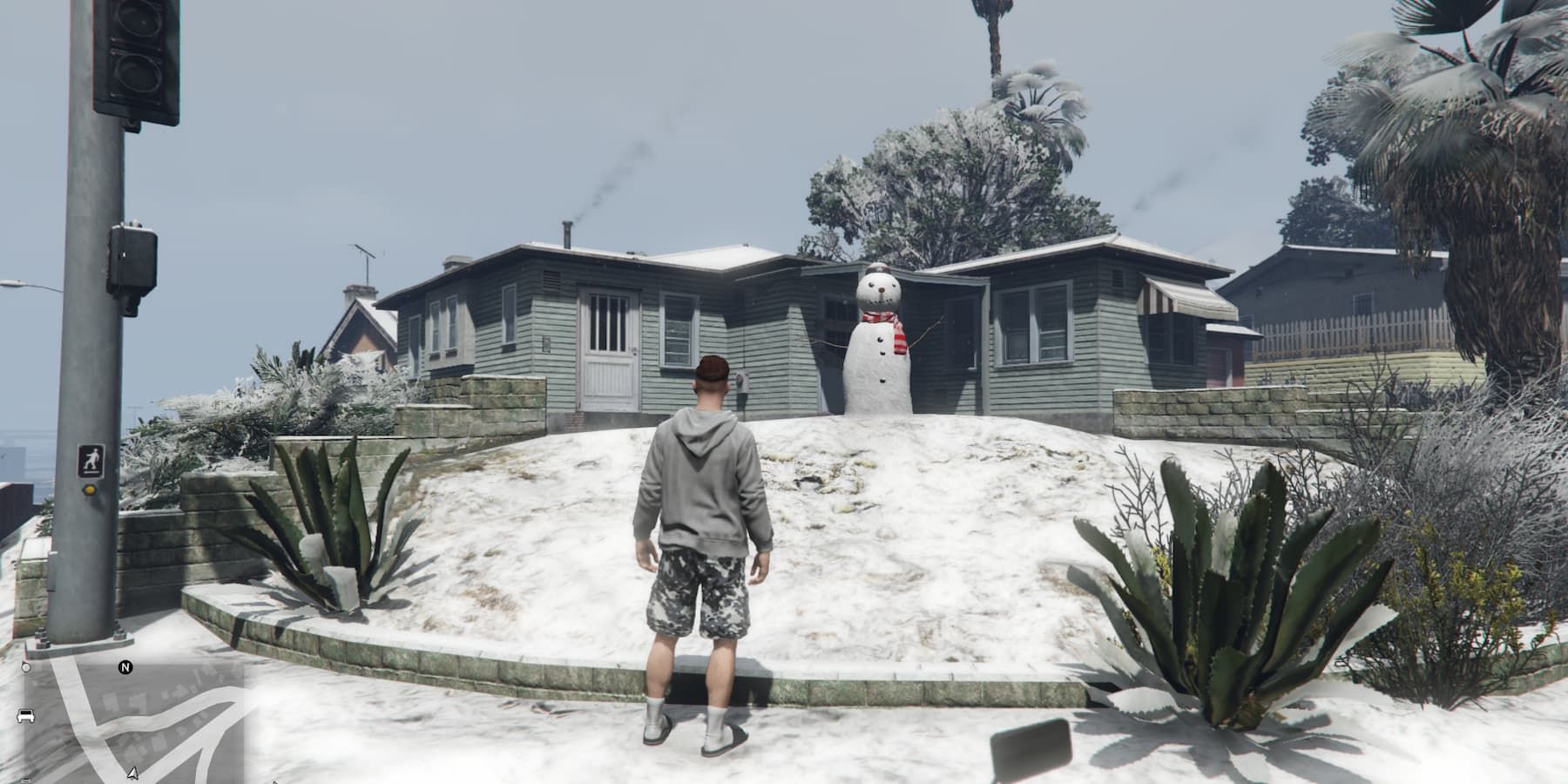
Task: Click the player arrow marker on the minimap
Action: pos(132,774)
